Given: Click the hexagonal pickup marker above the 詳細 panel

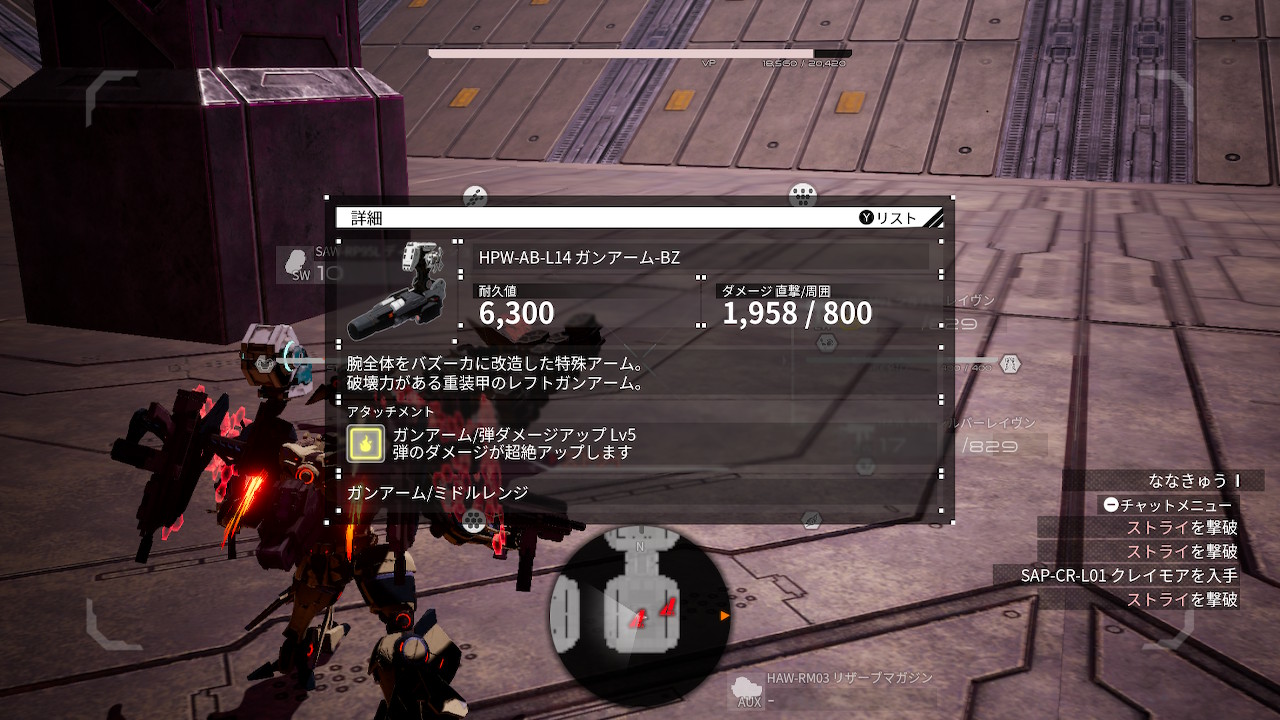Looking at the screenshot, I should coord(474,197).
